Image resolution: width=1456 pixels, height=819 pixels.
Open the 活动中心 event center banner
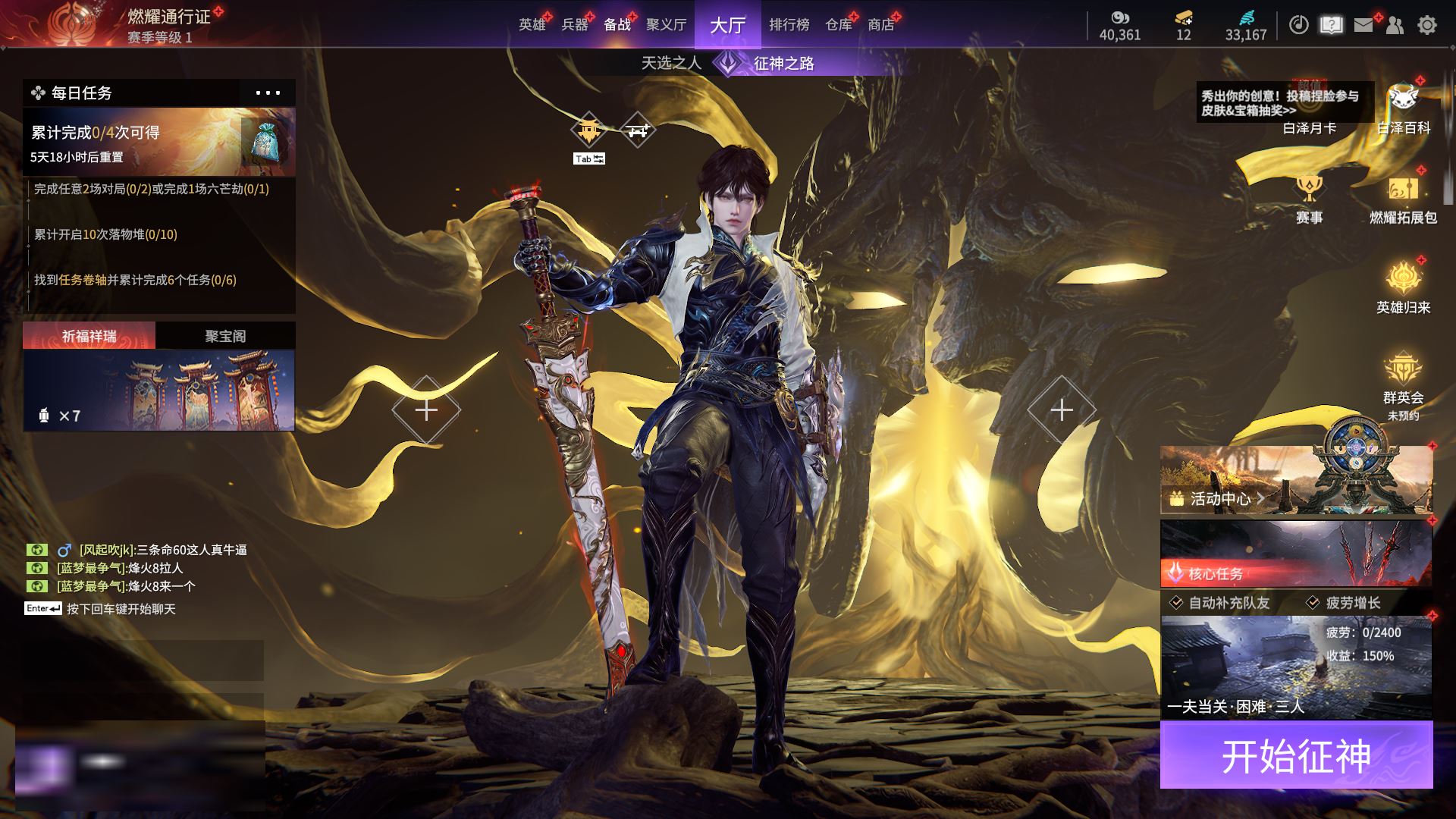[x=1296, y=480]
